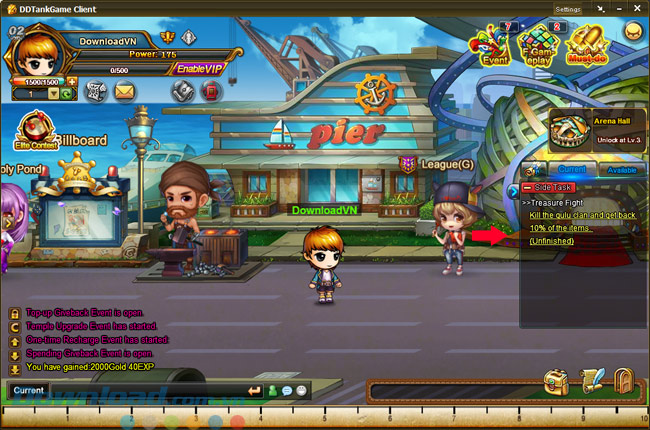This screenshot has height=430, width=650.
Task: Open the mail envelope icon
Action: click(x=125, y=91)
